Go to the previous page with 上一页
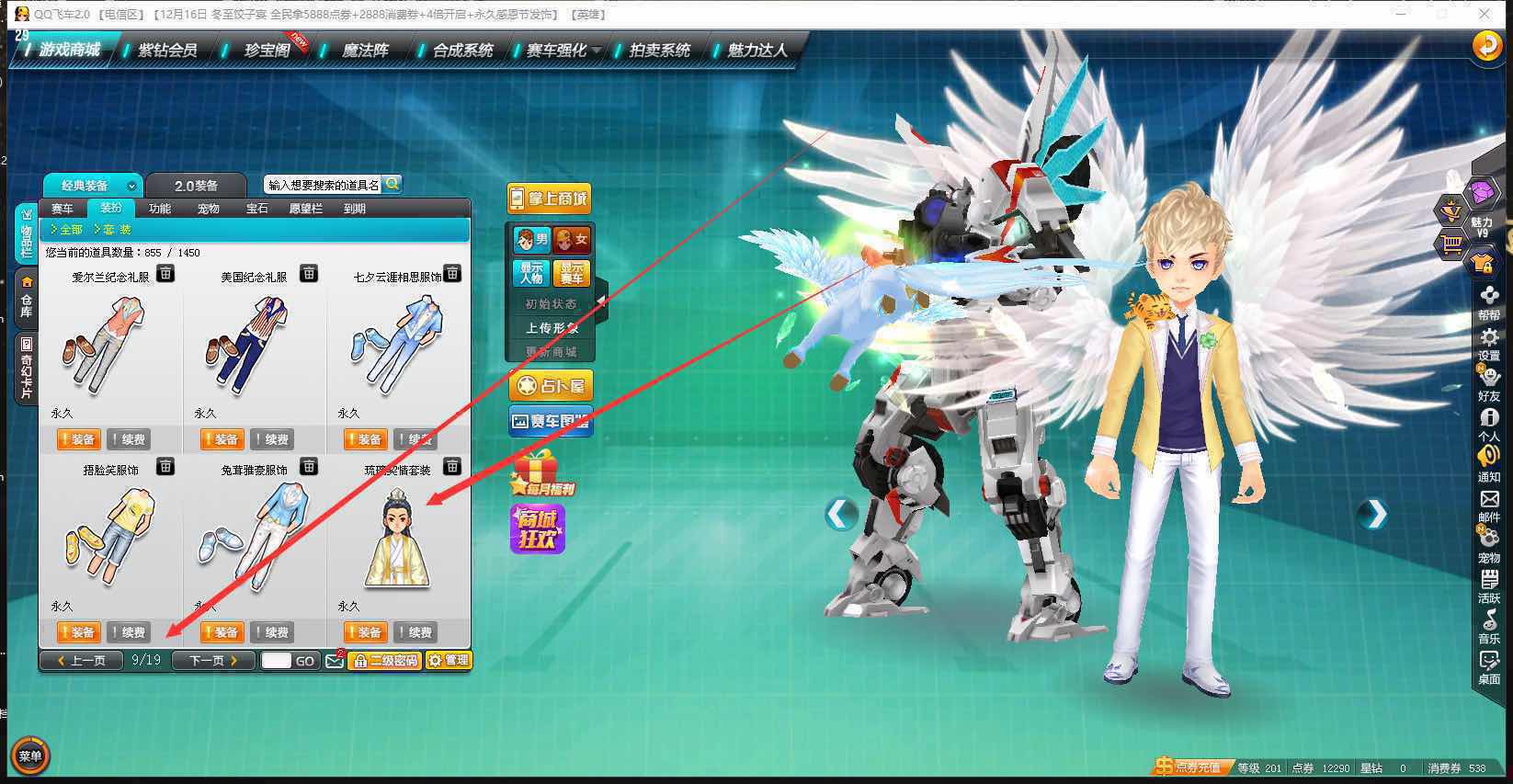This screenshot has width=1513, height=784. (81, 660)
